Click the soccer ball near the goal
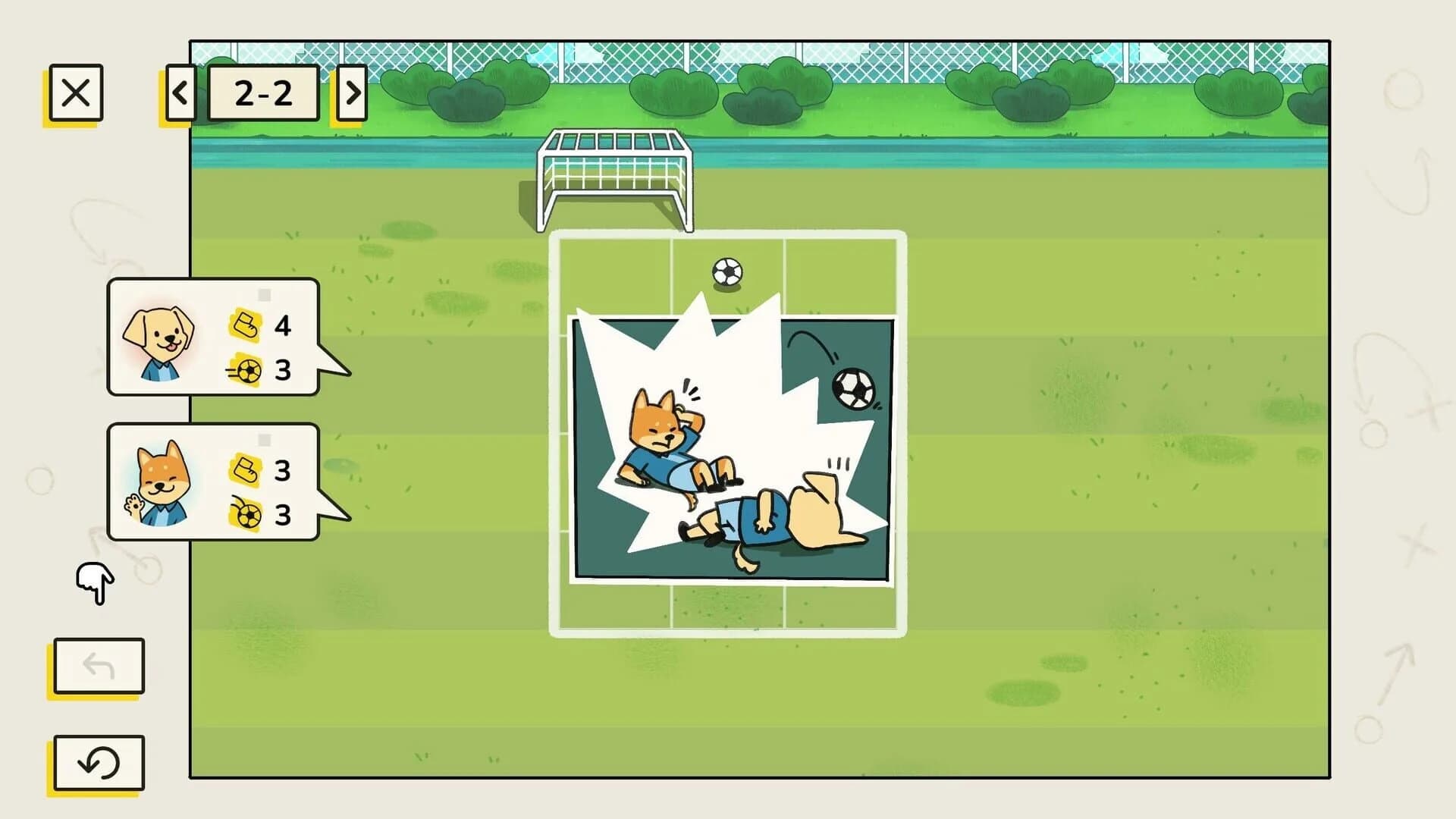This screenshot has height=819, width=1456. tap(726, 271)
